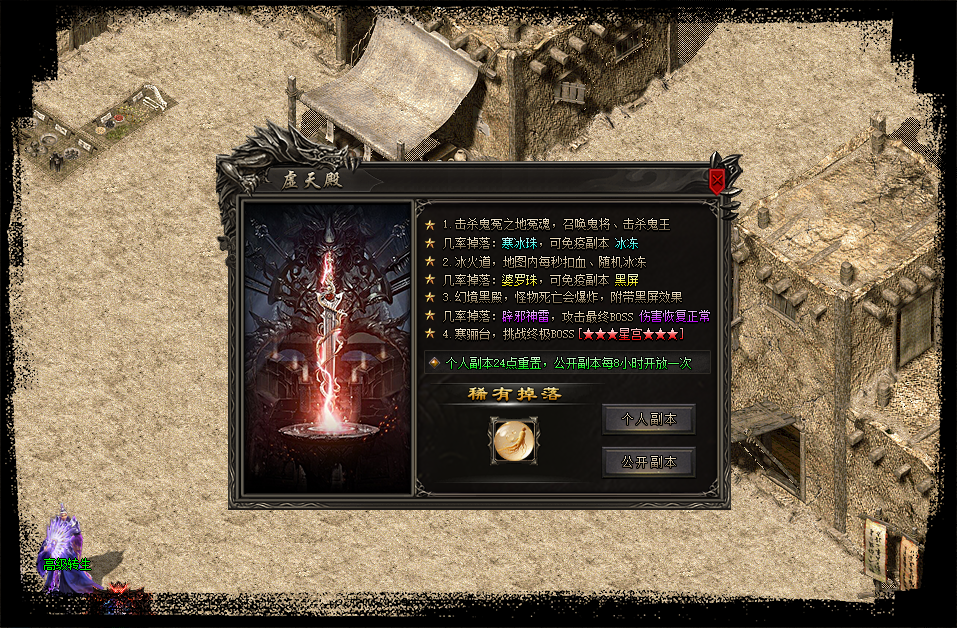Inspect the rare drop orb item

[x=514, y=441]
